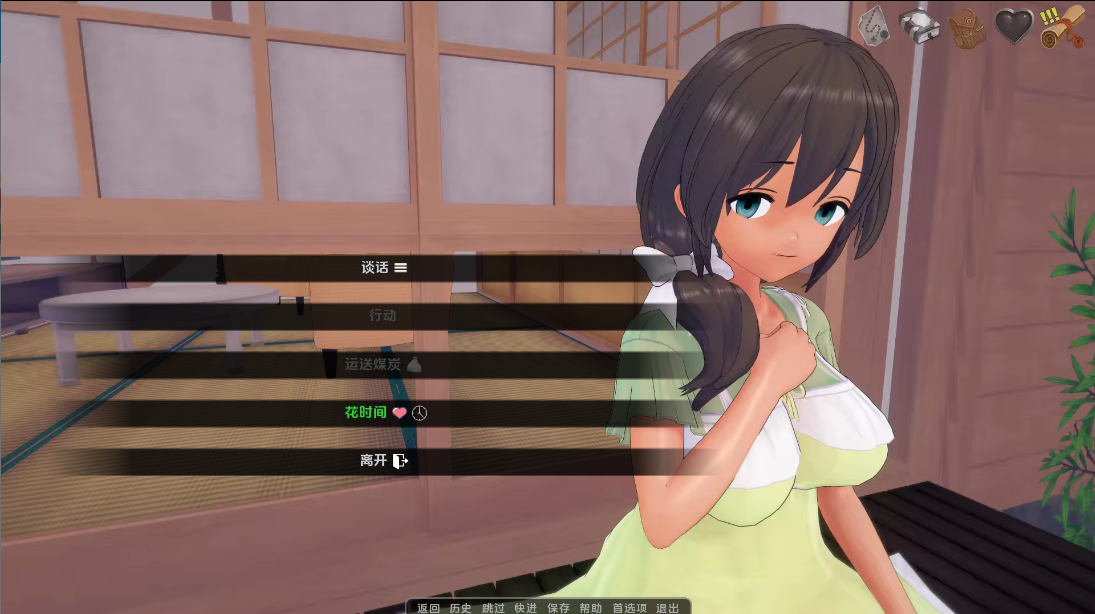Activate 跳过 (Skip) in the bottom bar
Viewport: 1095px width, 614px height.
(x=493, y=607)
